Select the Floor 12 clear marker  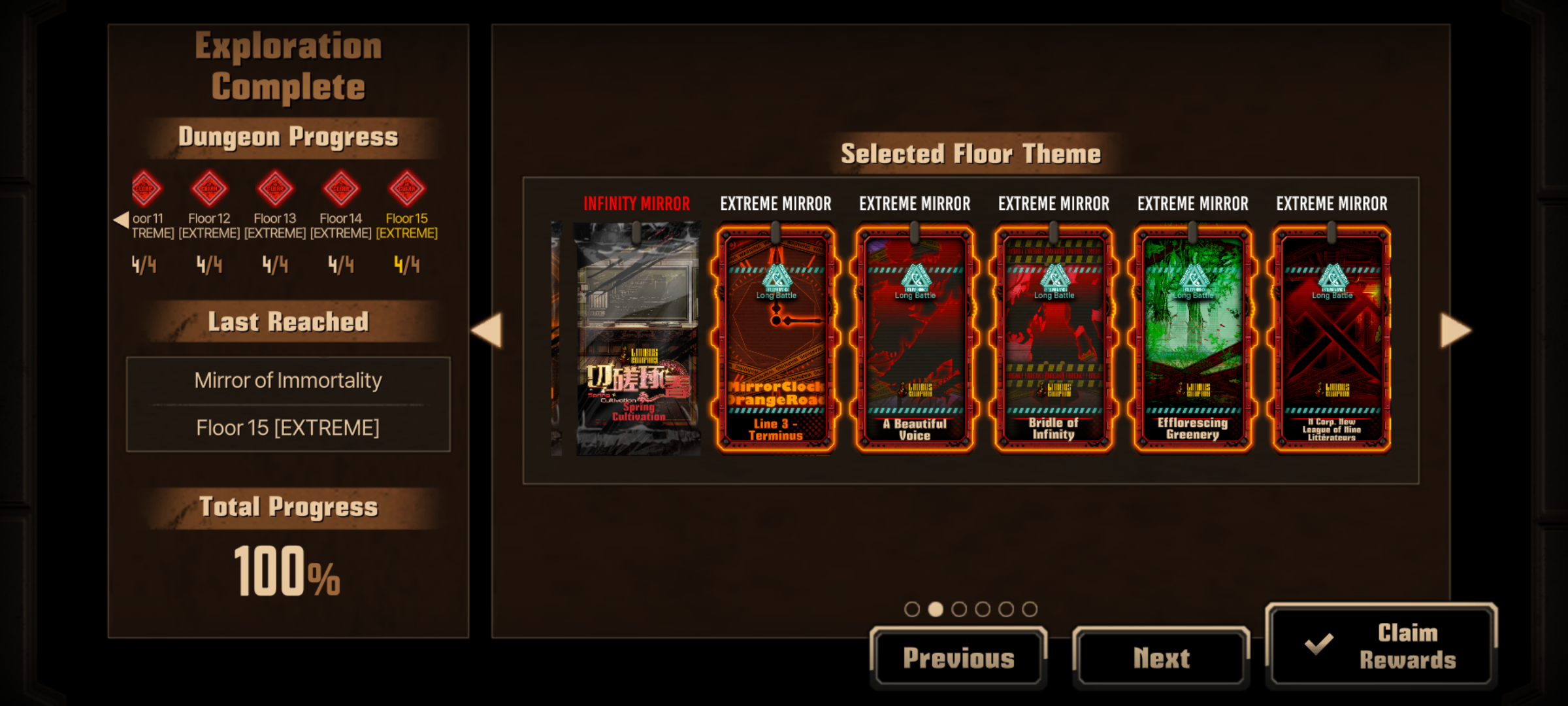209,189
